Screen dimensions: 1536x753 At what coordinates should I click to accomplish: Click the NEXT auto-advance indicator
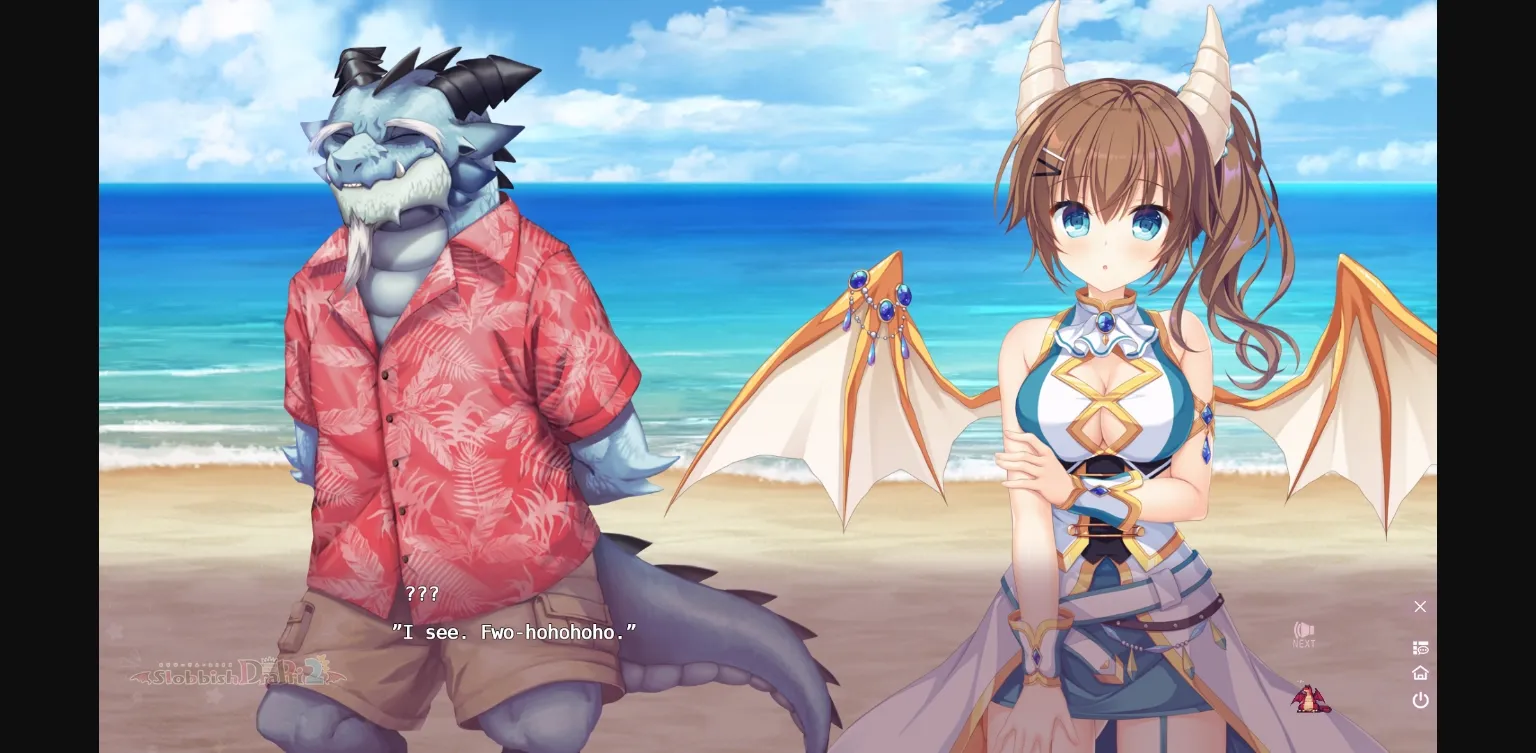[x=1303, y=644]
